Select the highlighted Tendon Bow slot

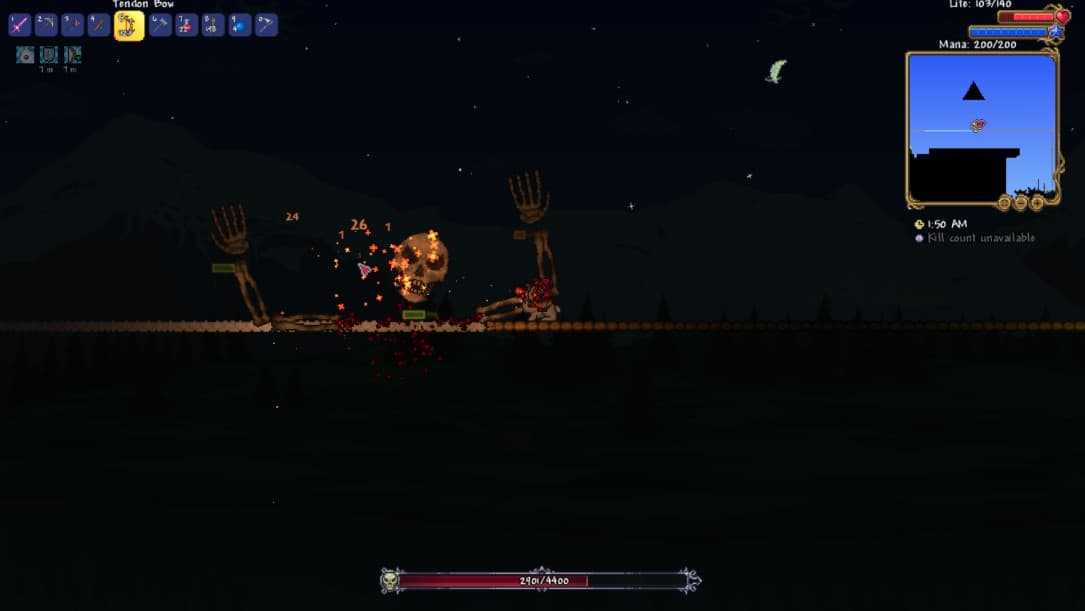click(129, 26)
